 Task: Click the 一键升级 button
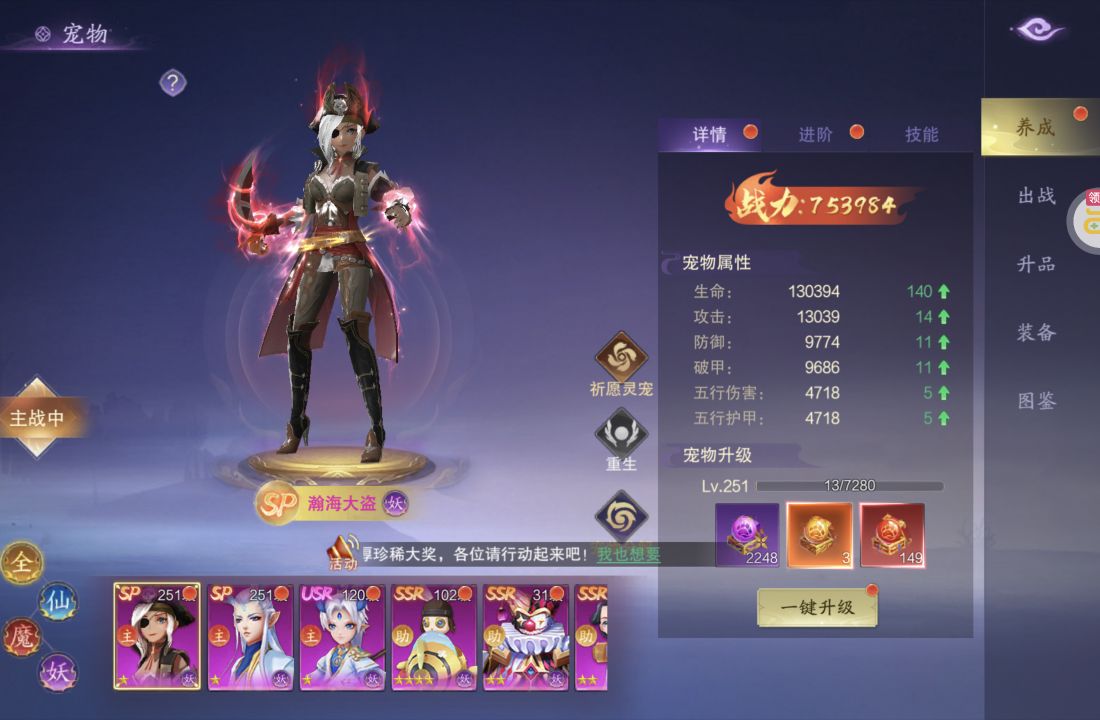(817, 607)
